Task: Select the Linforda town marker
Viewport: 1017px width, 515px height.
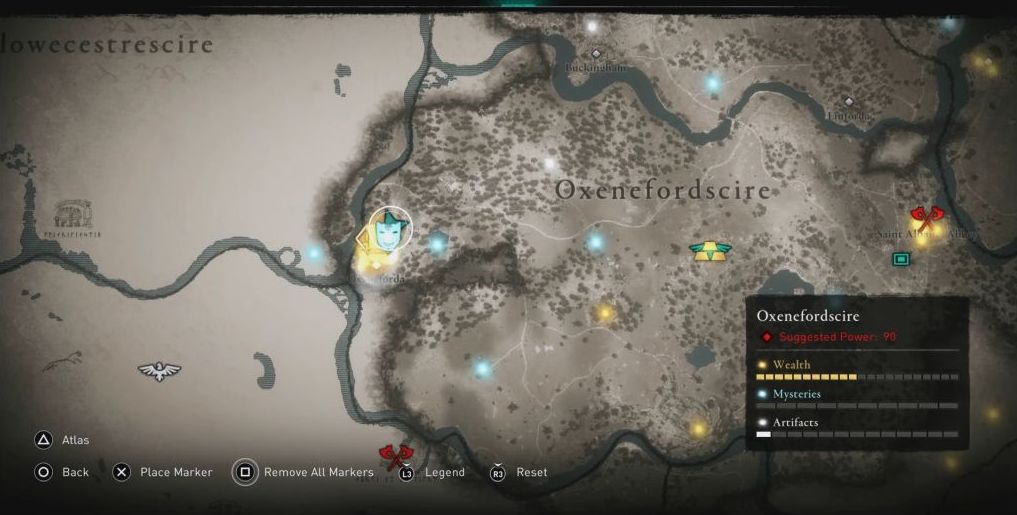Action: pos(849,102)
